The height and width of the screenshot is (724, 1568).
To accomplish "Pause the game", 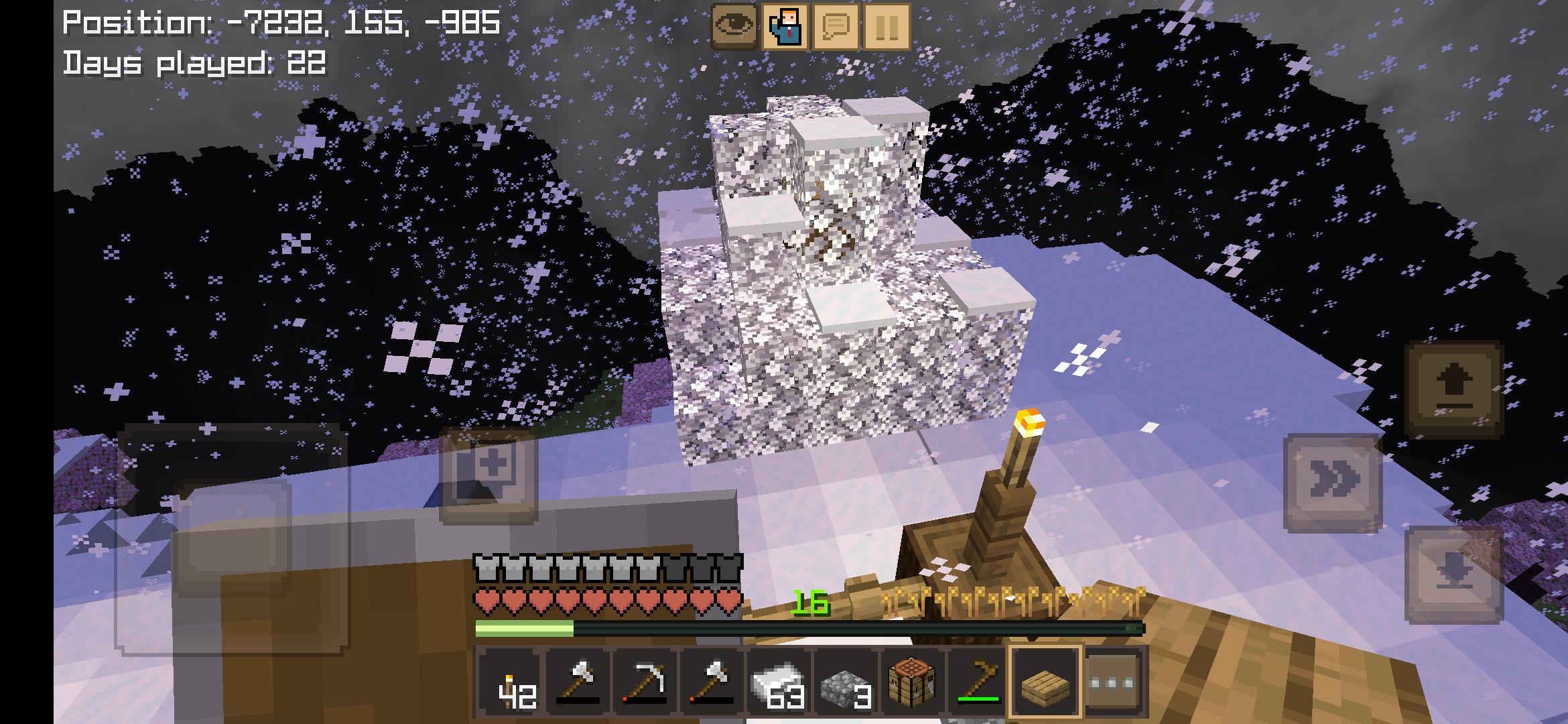I will 887,27.
